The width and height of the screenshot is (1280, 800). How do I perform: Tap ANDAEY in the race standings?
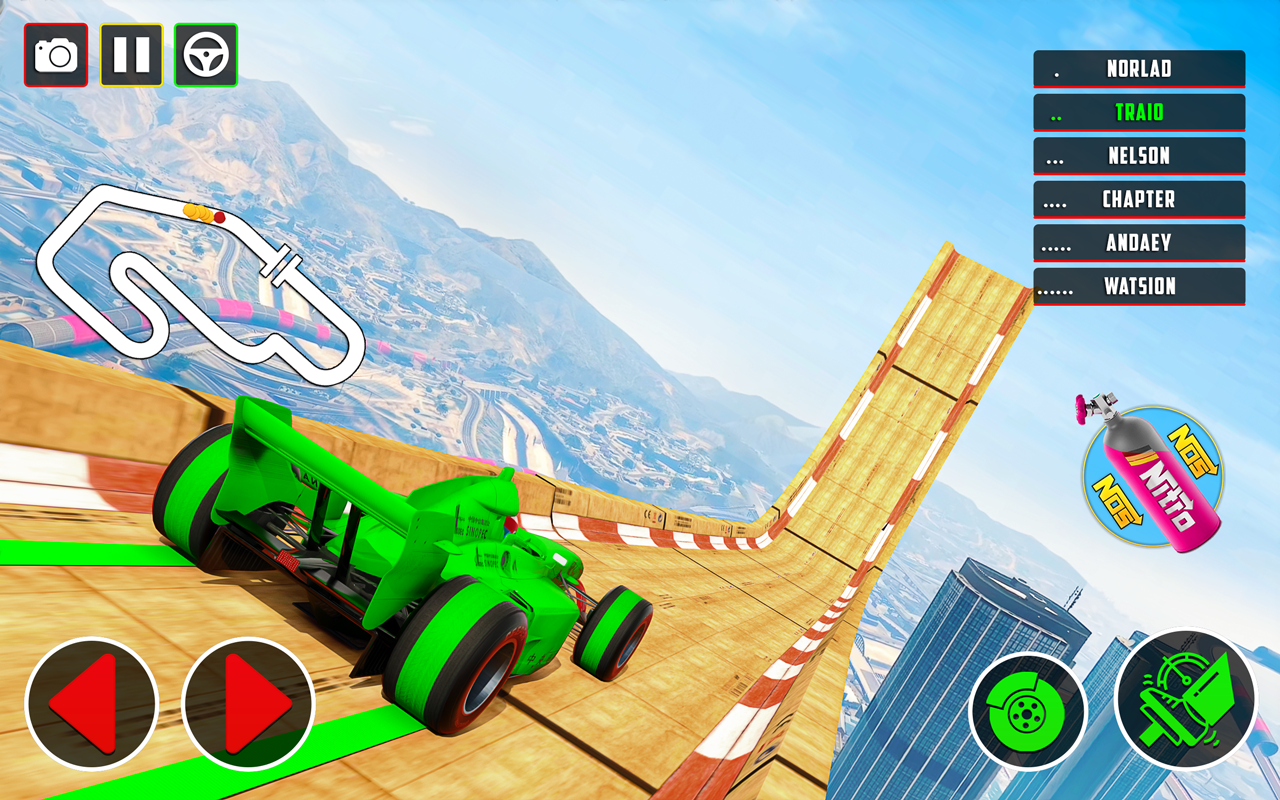(1139, 242)
